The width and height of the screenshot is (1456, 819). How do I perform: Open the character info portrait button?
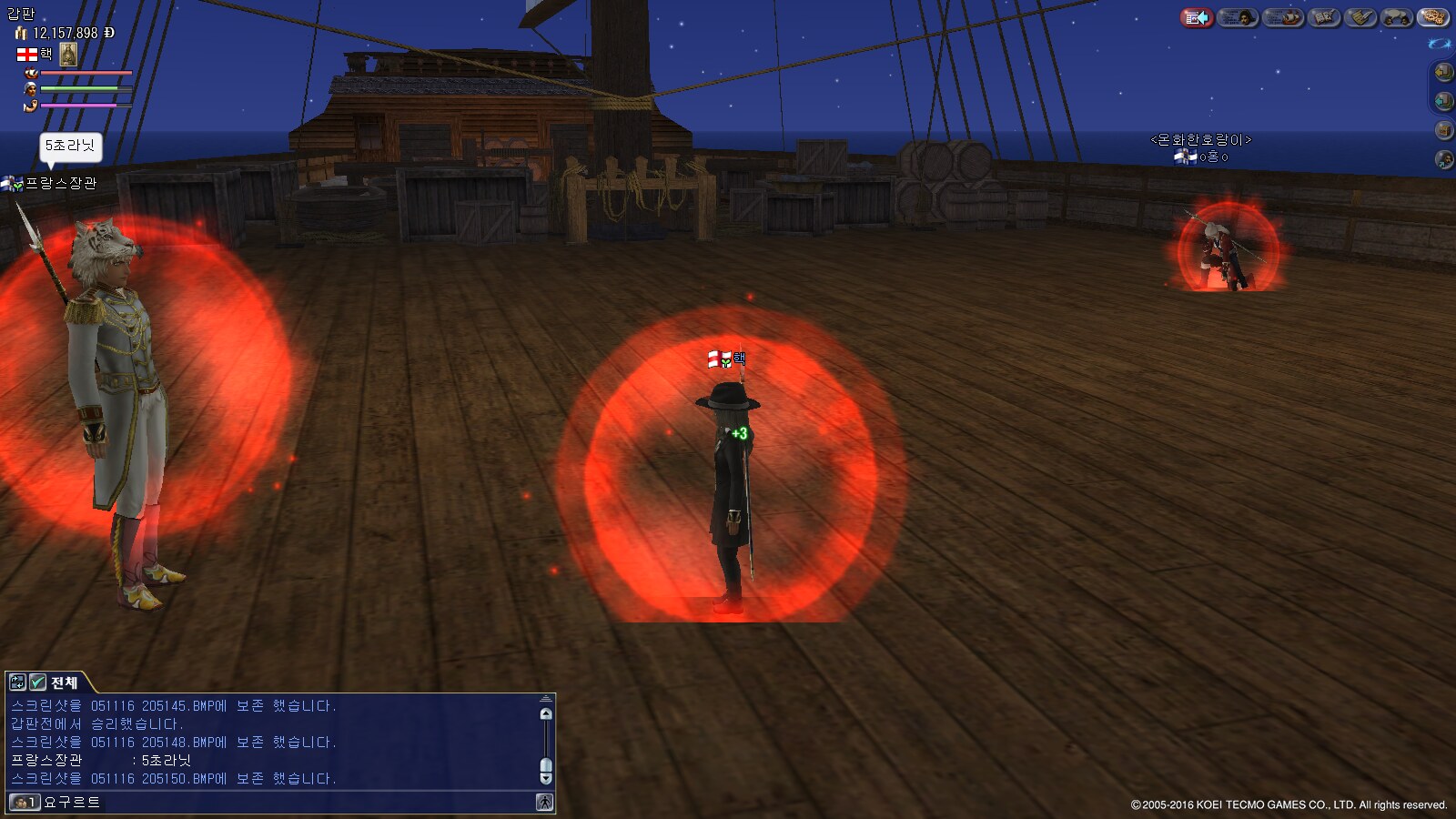[x=1238, y=17]
